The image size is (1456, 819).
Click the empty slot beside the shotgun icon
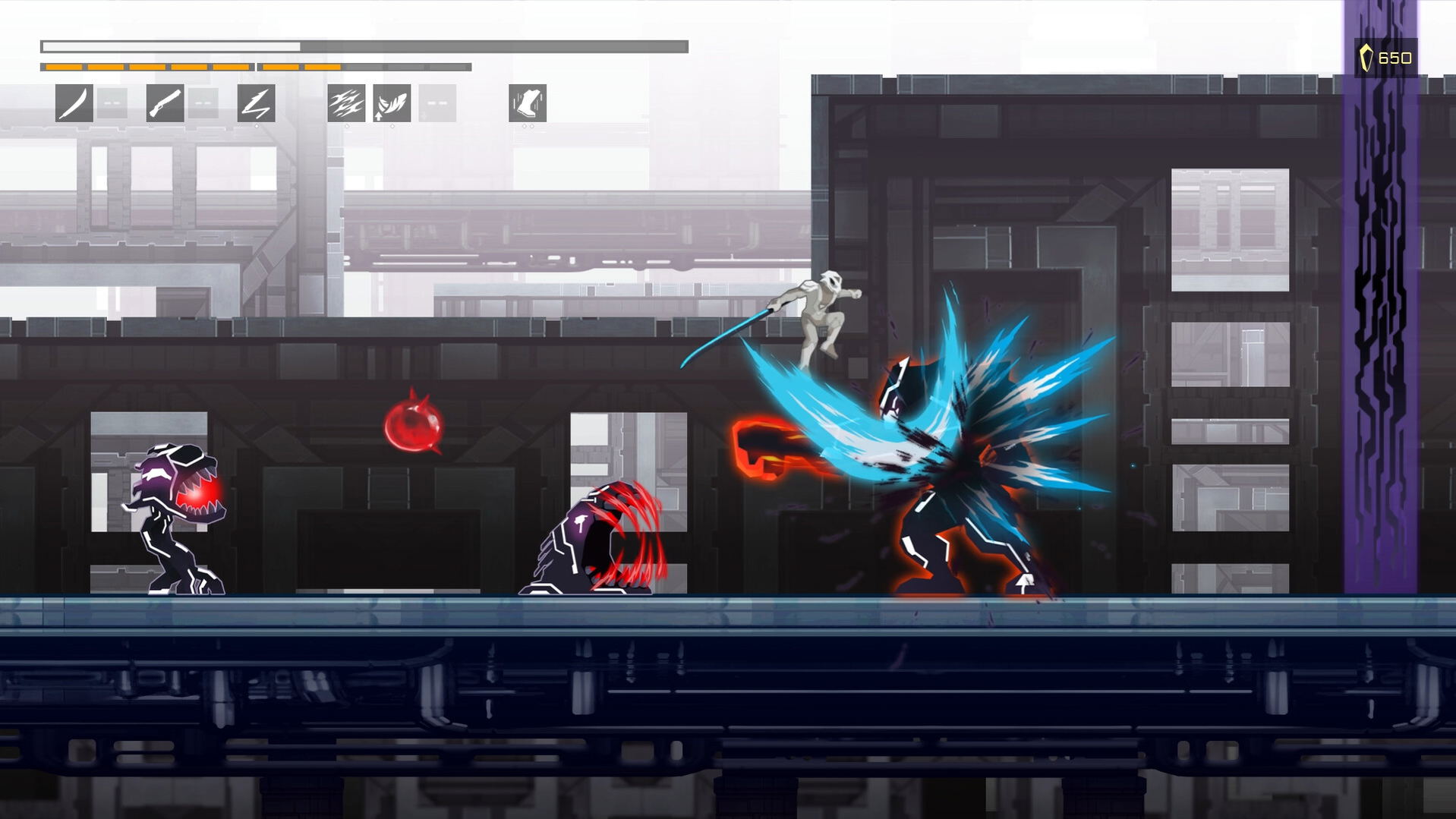coord(202,105)
